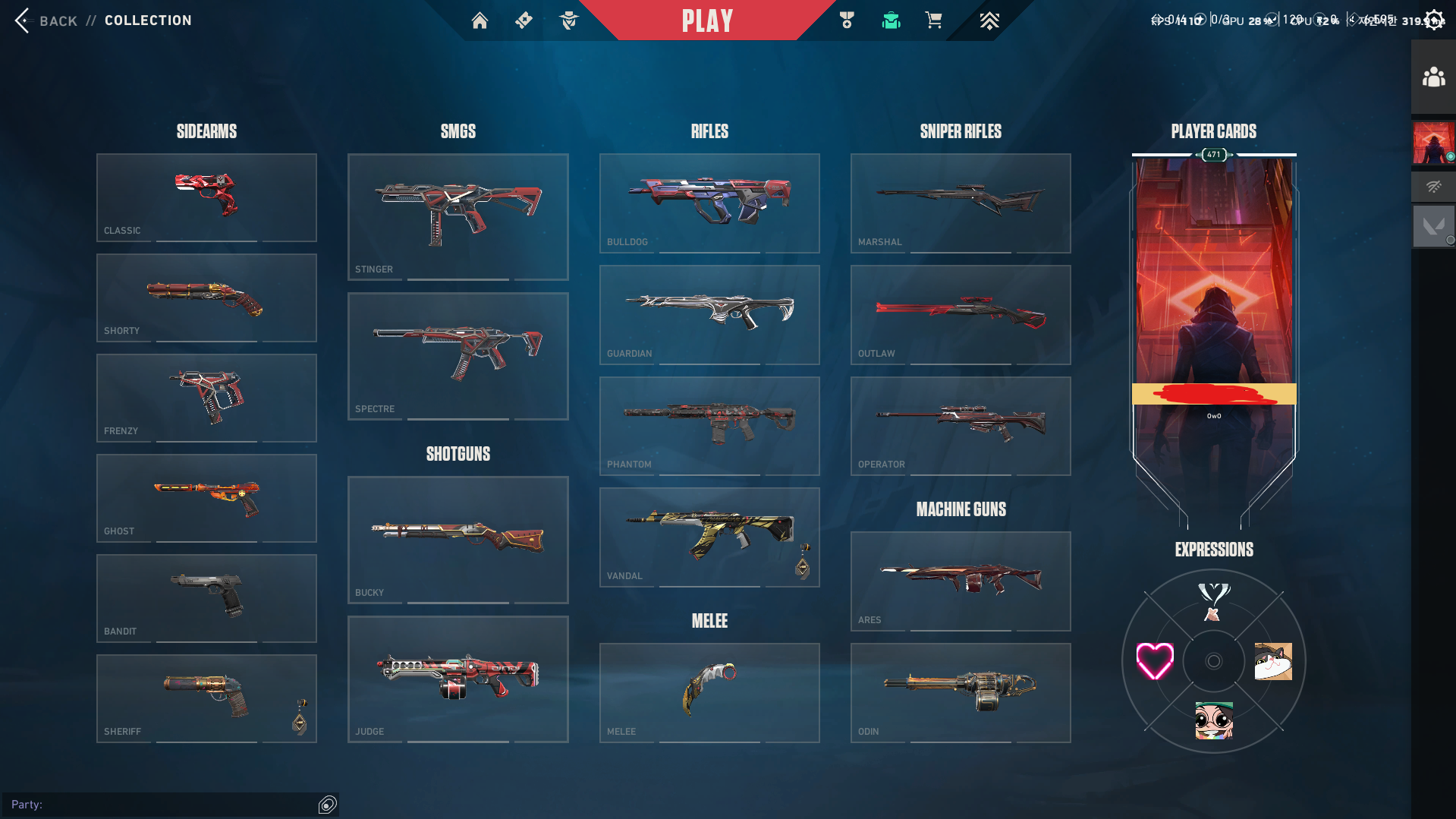Choose the Operator sniper rifle slot
This screenshot has width=1456, height=819.
(961, 426)
